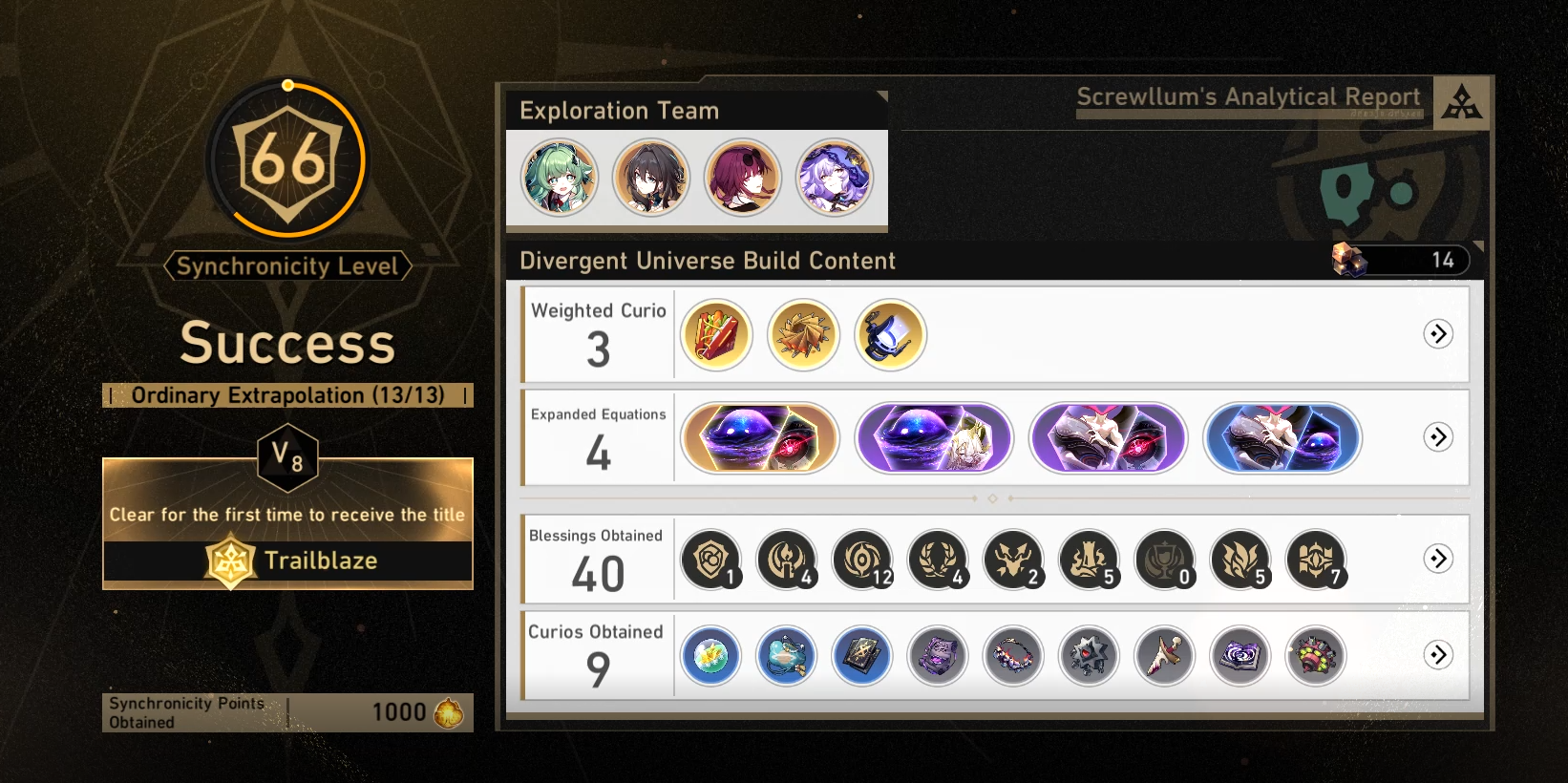Select Huohuo's portrait in the Exploration Team
Screen dimensions: 1568x783
(559, 177)
